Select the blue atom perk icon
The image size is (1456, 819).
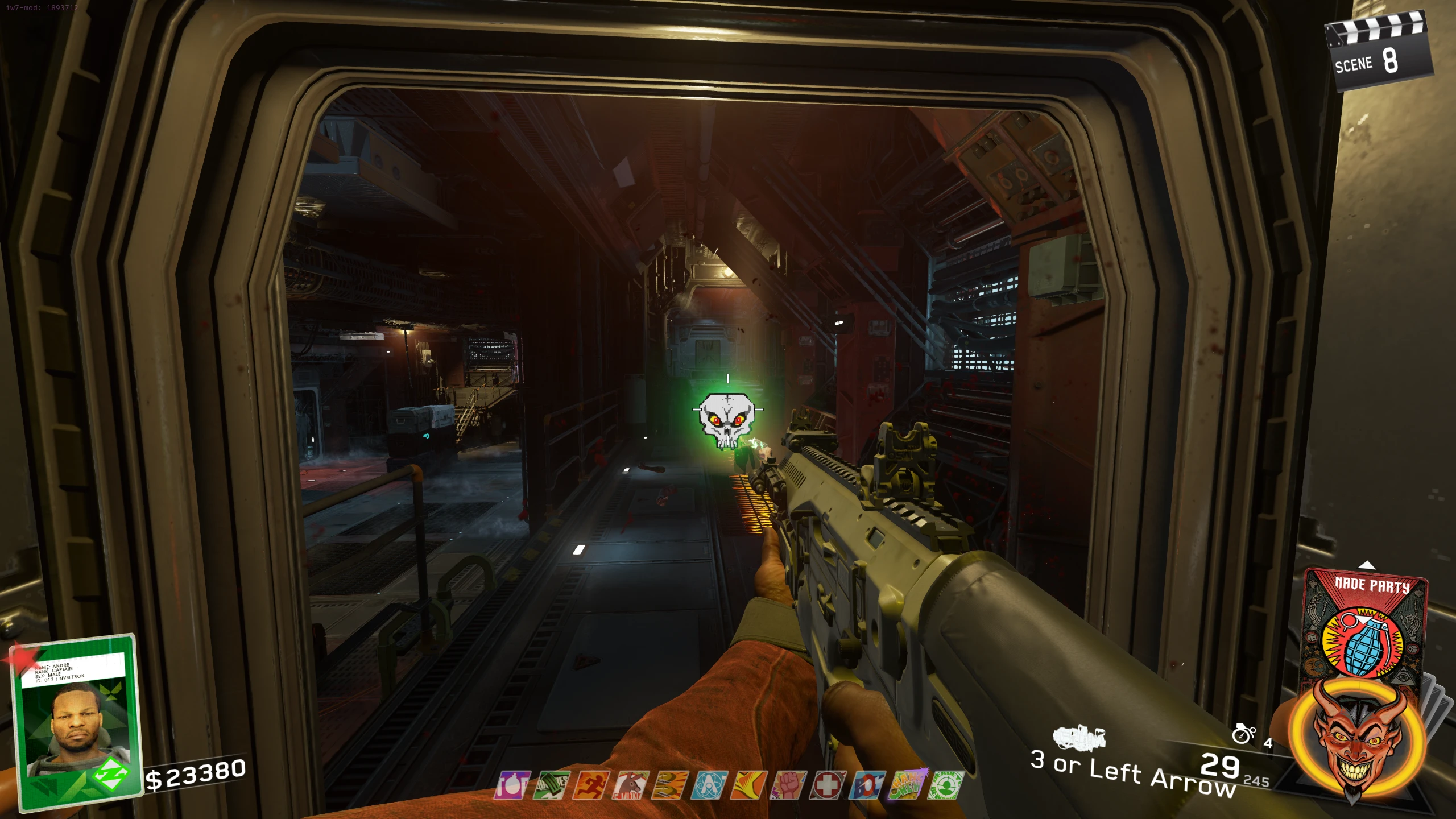pyautogui.click(x=709, y=786)
